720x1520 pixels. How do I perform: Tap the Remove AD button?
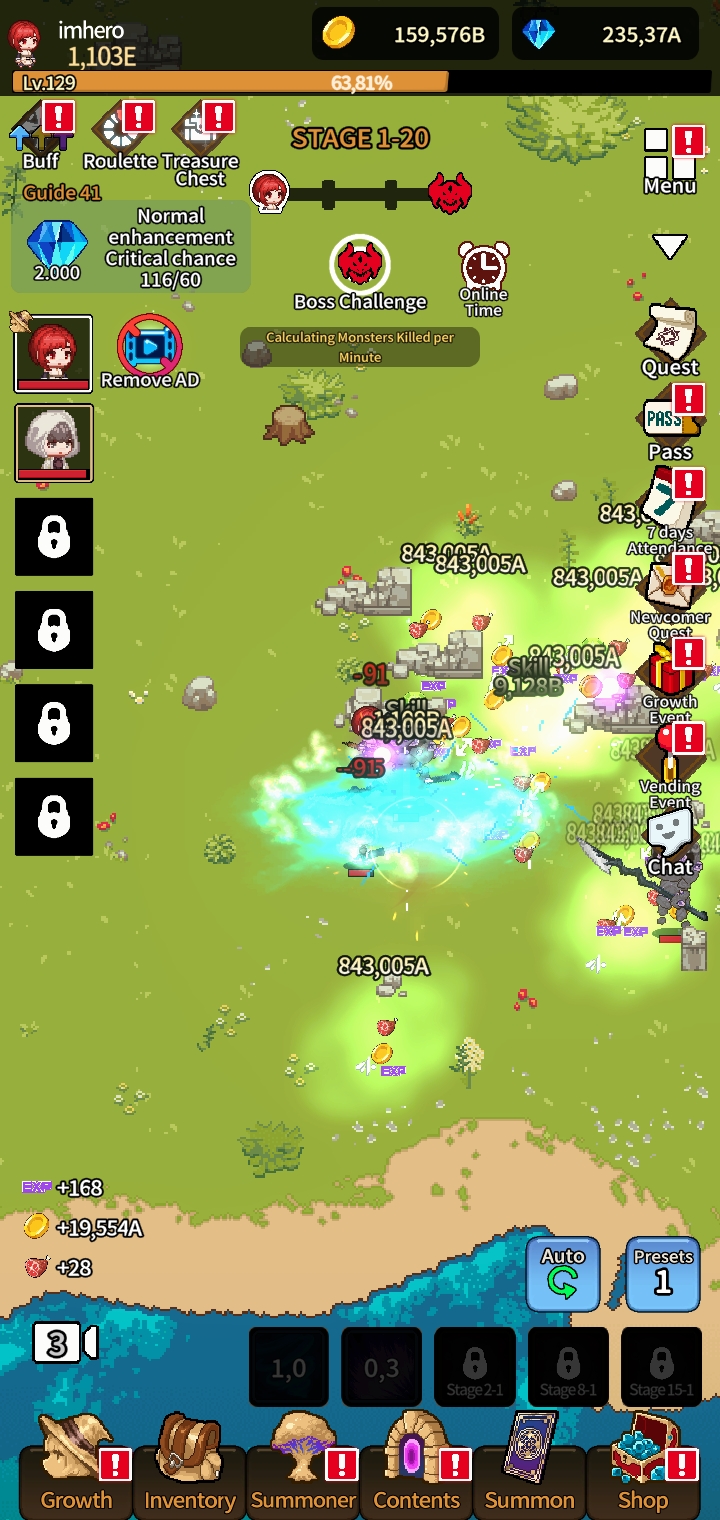(150, 349)
